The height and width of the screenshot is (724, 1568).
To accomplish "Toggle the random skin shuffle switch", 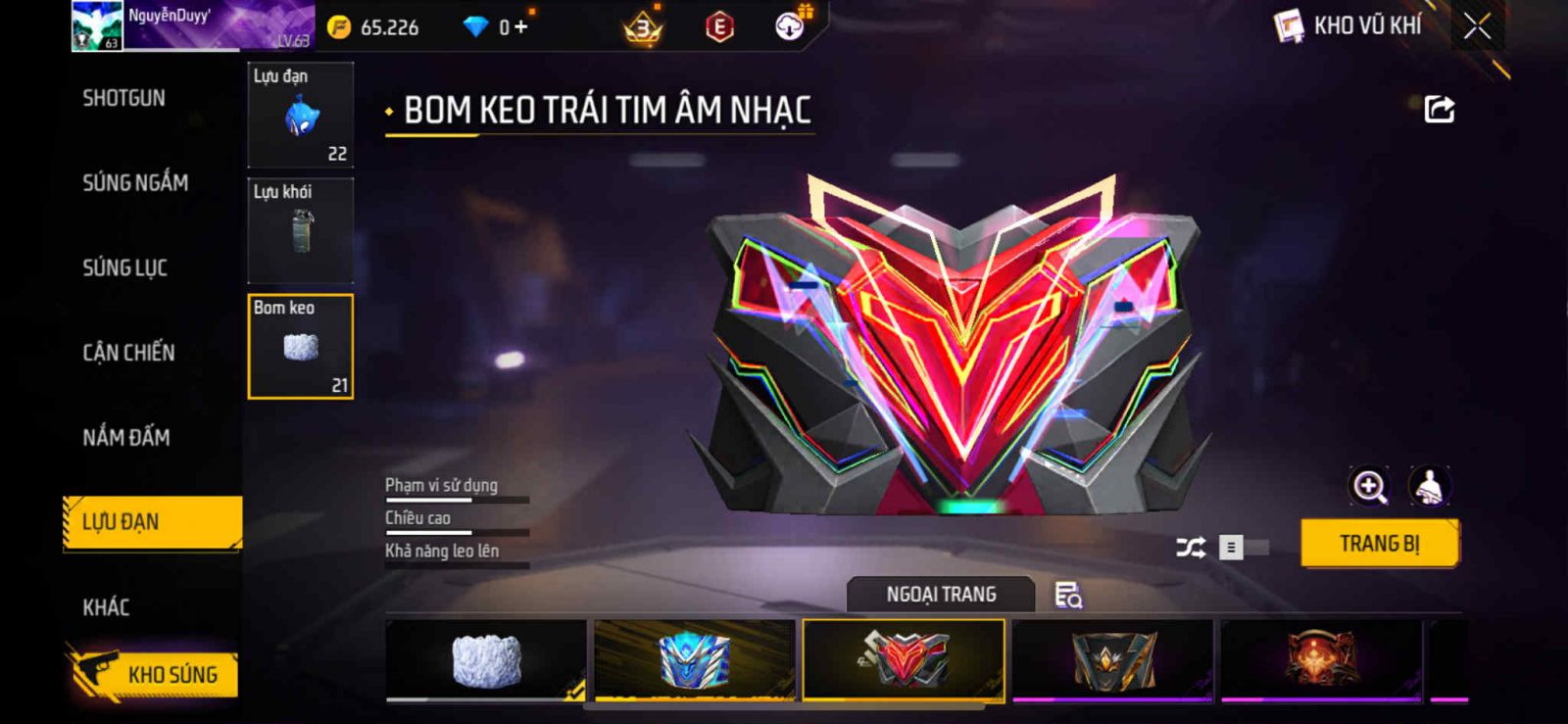I will pos(1242,548).
